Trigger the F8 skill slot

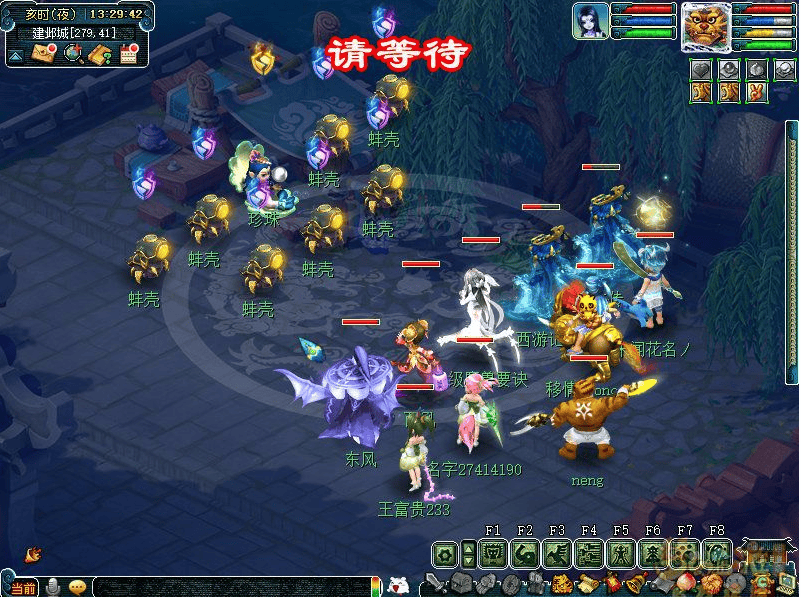tap(717, 553)
